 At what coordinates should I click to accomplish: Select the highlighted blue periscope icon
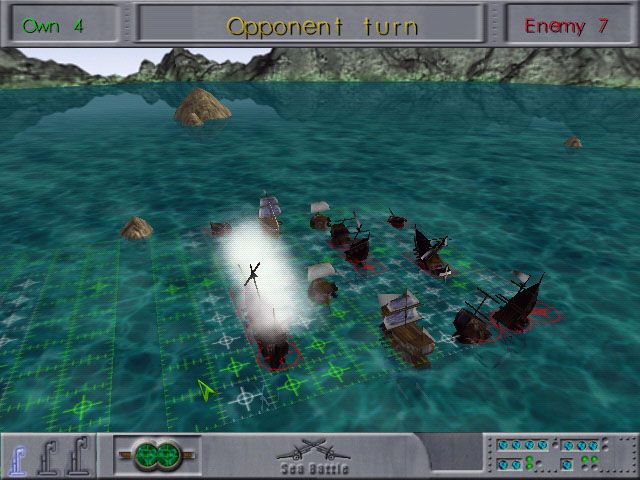pyautogui.click(x=18, y=455)
